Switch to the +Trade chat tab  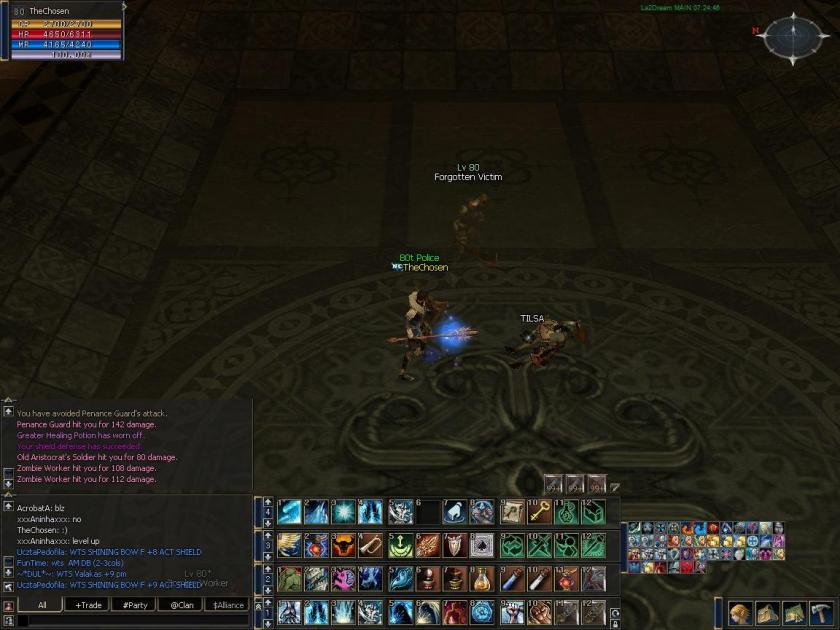click(88, 605)
